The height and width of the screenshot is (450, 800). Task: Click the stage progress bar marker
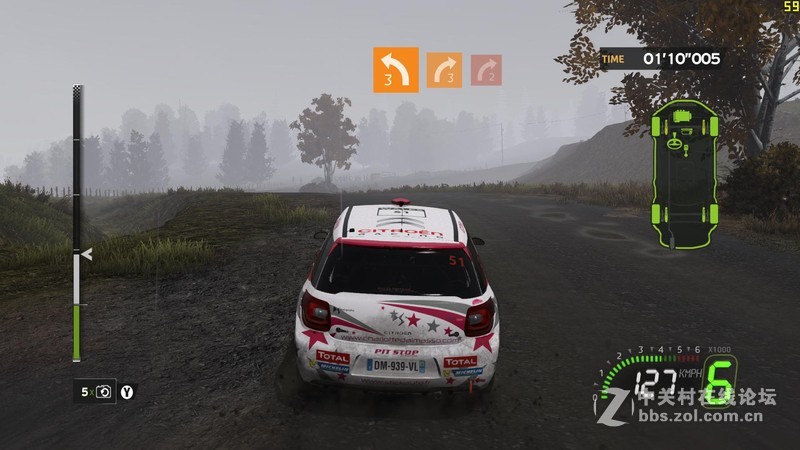click(86, 255)
